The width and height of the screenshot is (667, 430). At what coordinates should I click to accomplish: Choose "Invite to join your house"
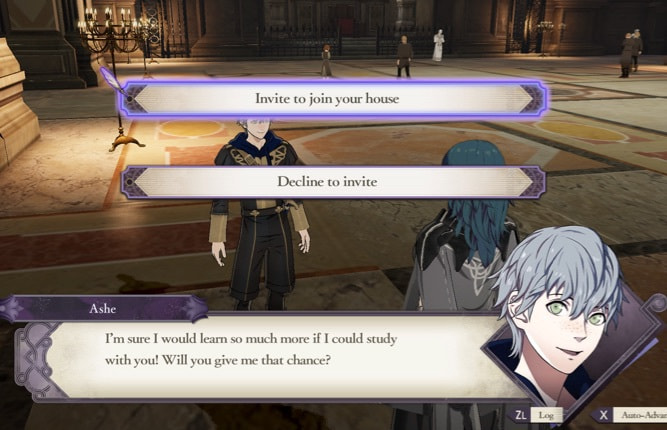[333, 98]
